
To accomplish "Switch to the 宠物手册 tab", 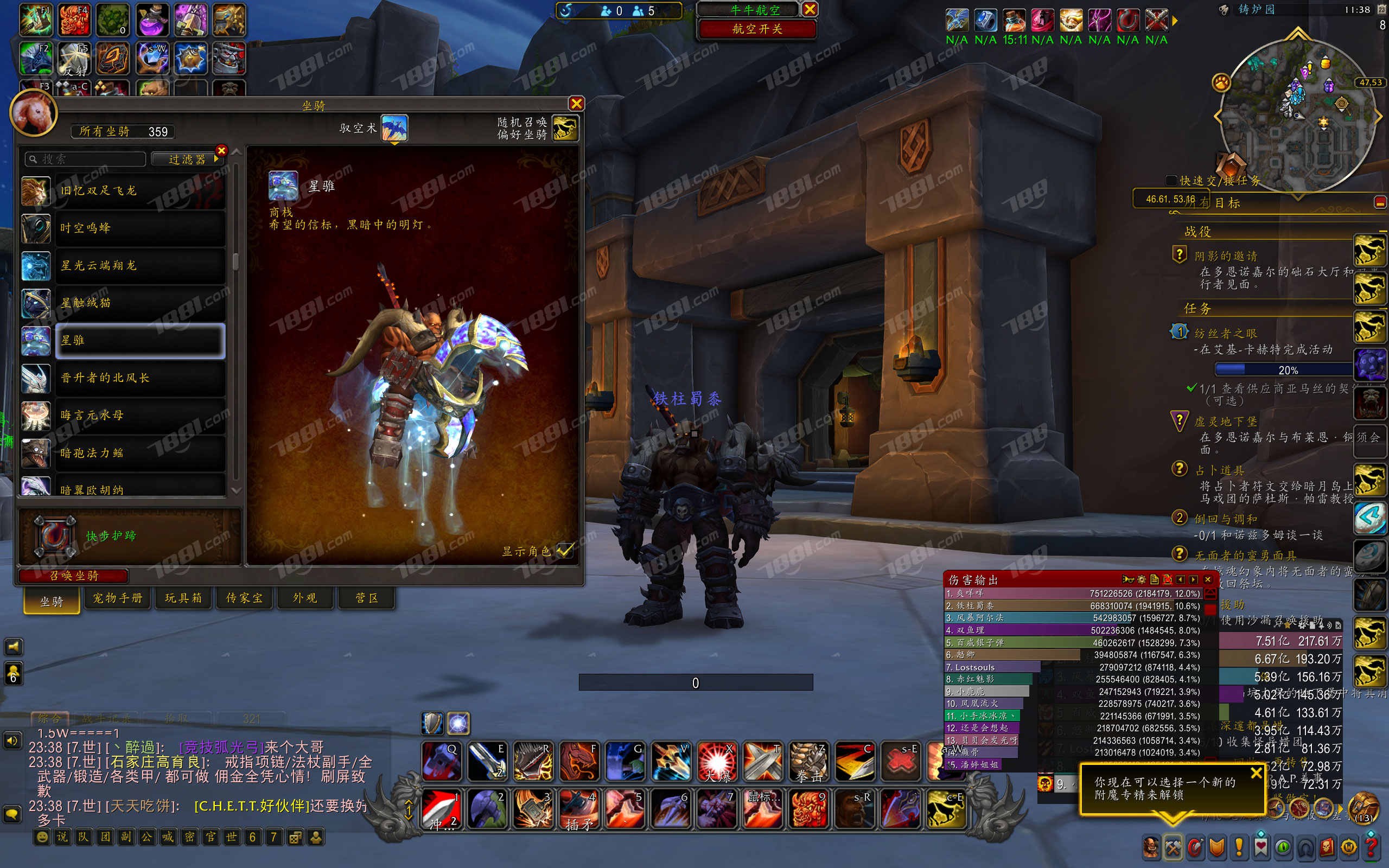I will pos(118,598).
